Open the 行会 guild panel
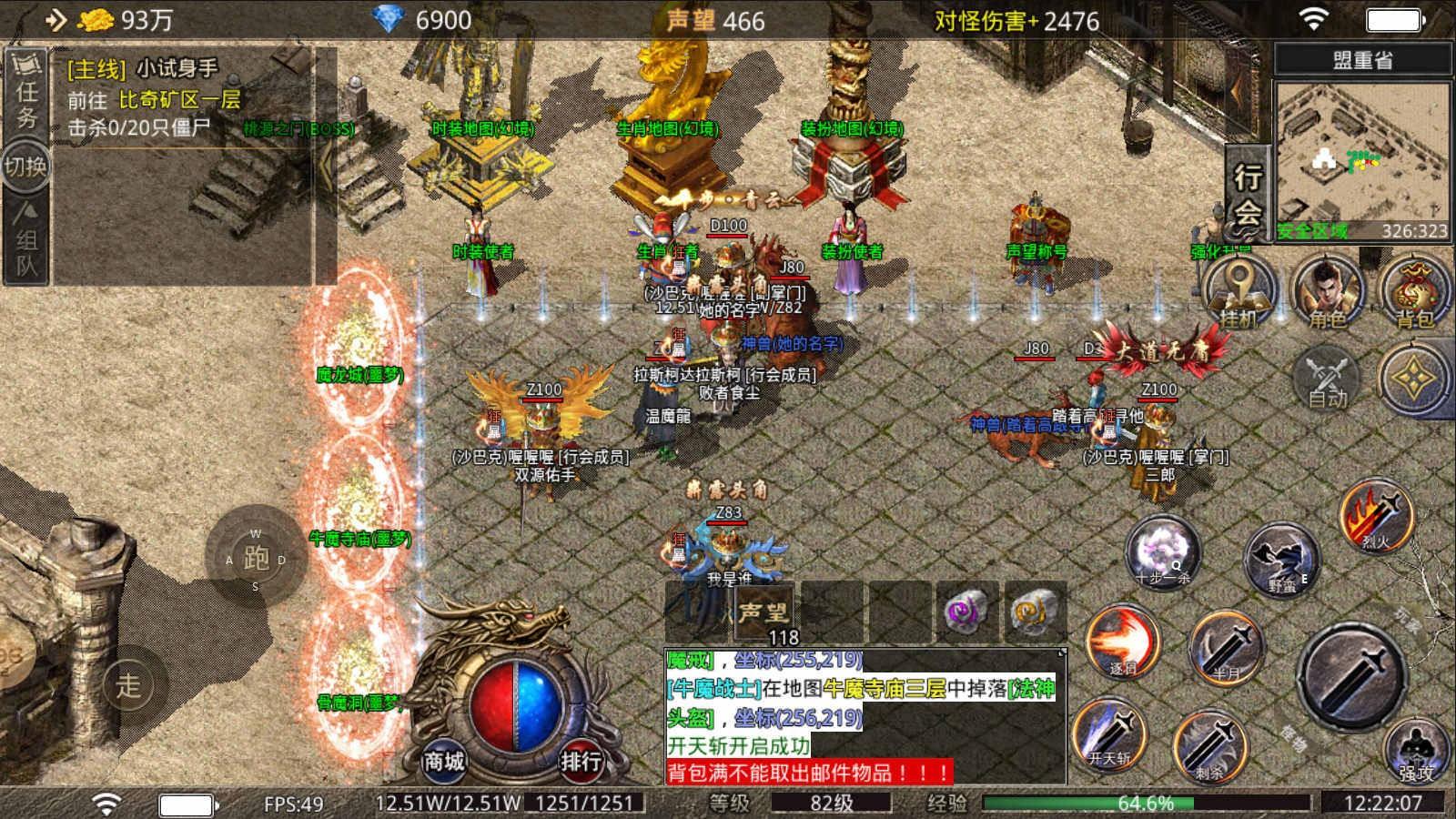1456x819 pixels. pyautogui.click(x=1248, y=193)
